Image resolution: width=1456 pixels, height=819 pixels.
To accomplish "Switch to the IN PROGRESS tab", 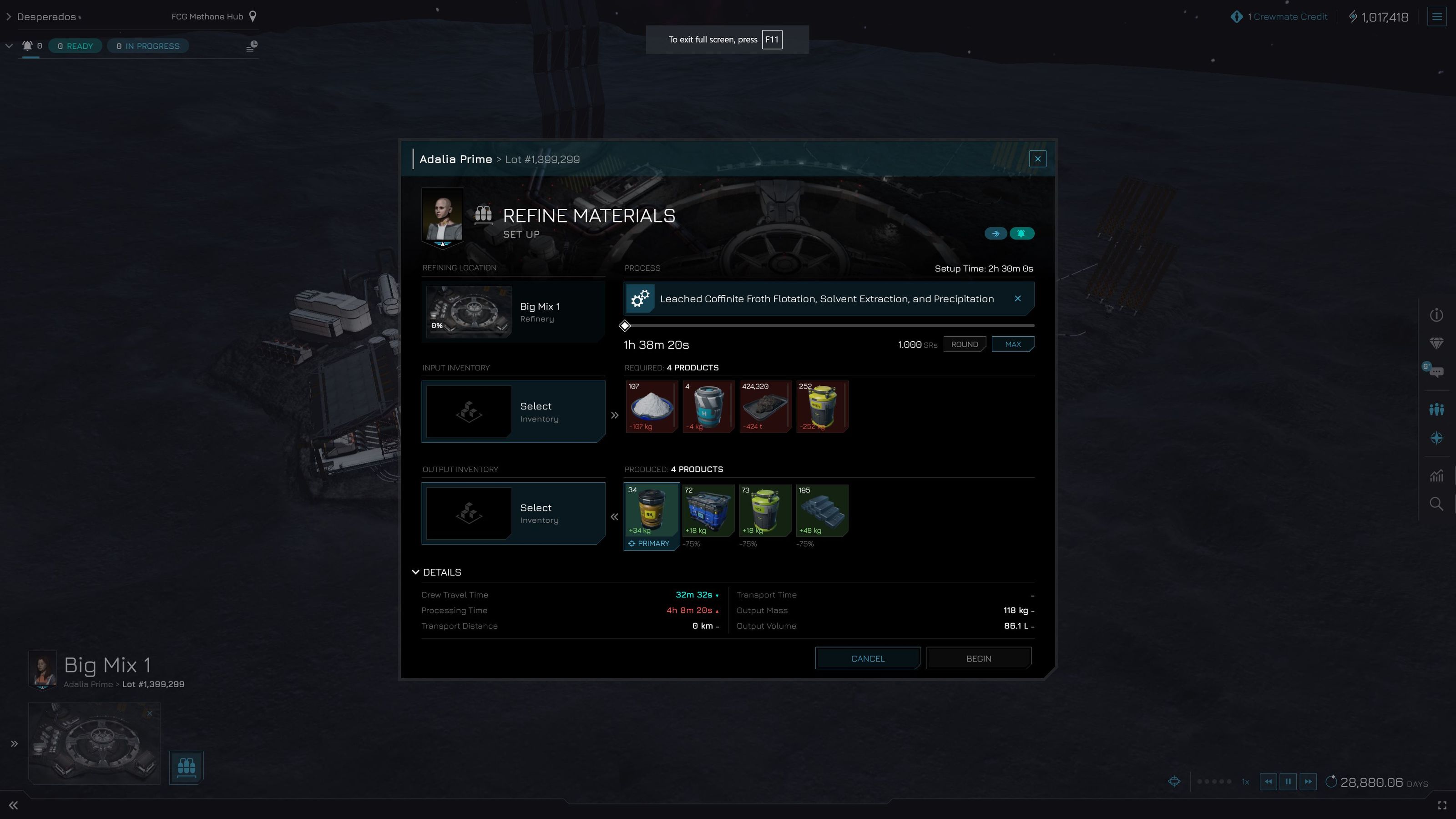I will 147,46.
